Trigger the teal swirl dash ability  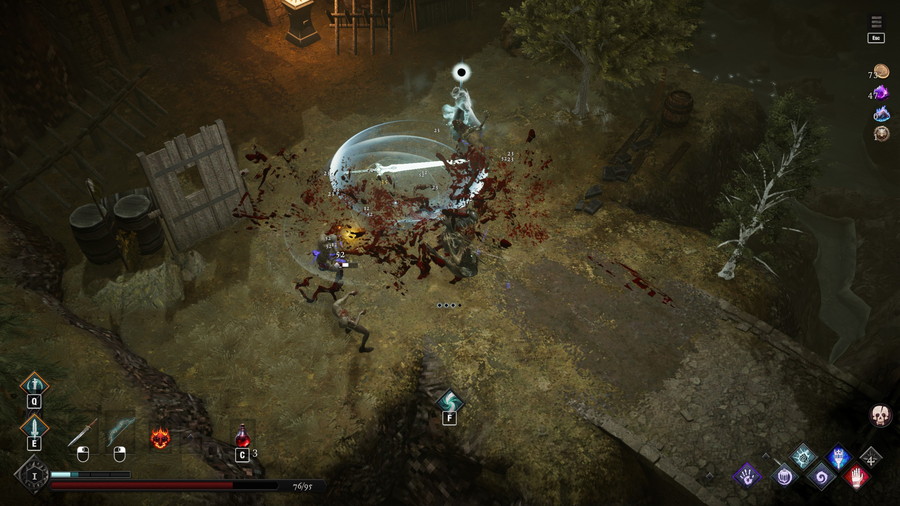(449, 401)
